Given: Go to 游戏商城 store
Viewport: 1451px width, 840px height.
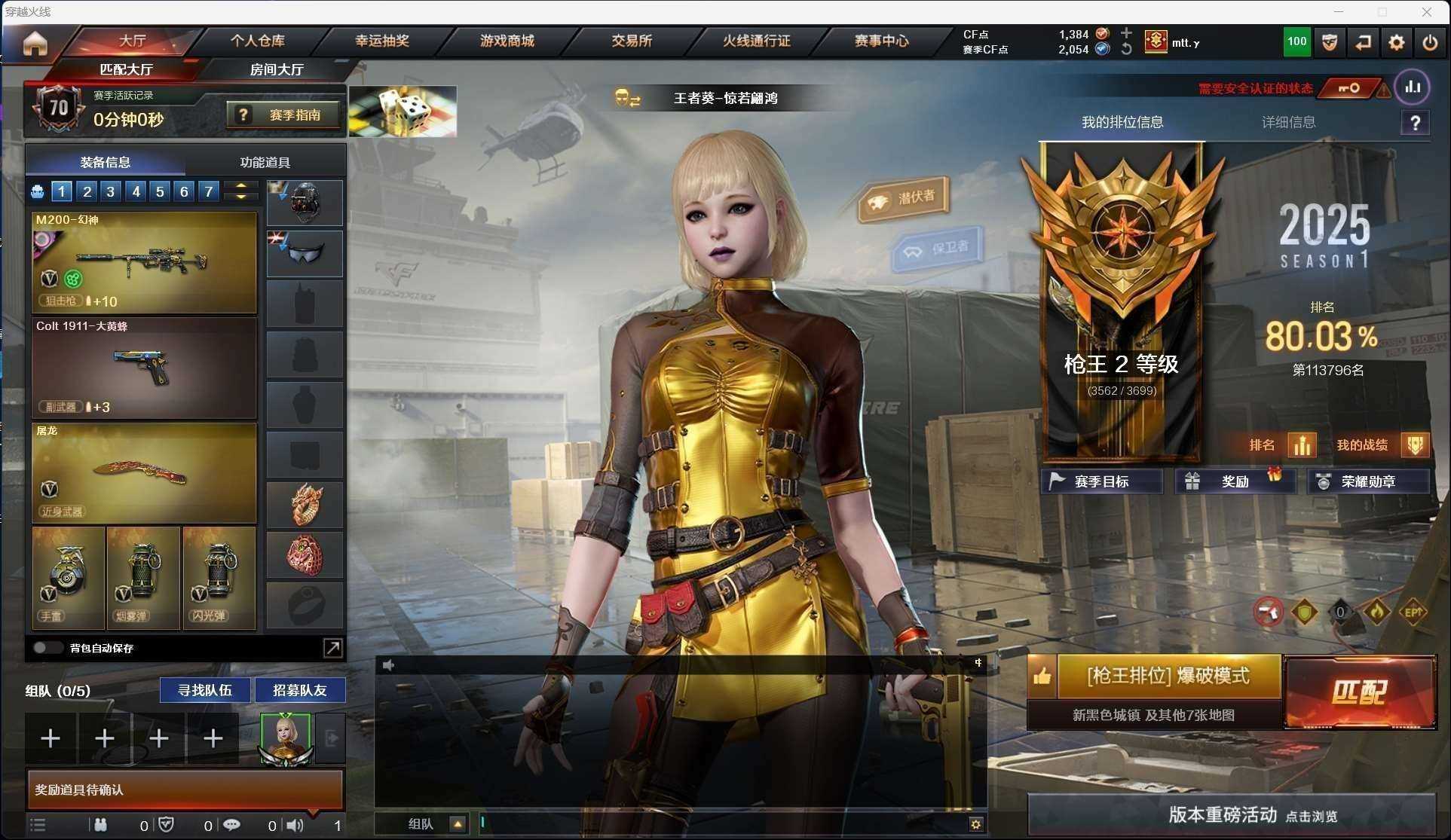Looking at the screenshot, I should (507, 41).
